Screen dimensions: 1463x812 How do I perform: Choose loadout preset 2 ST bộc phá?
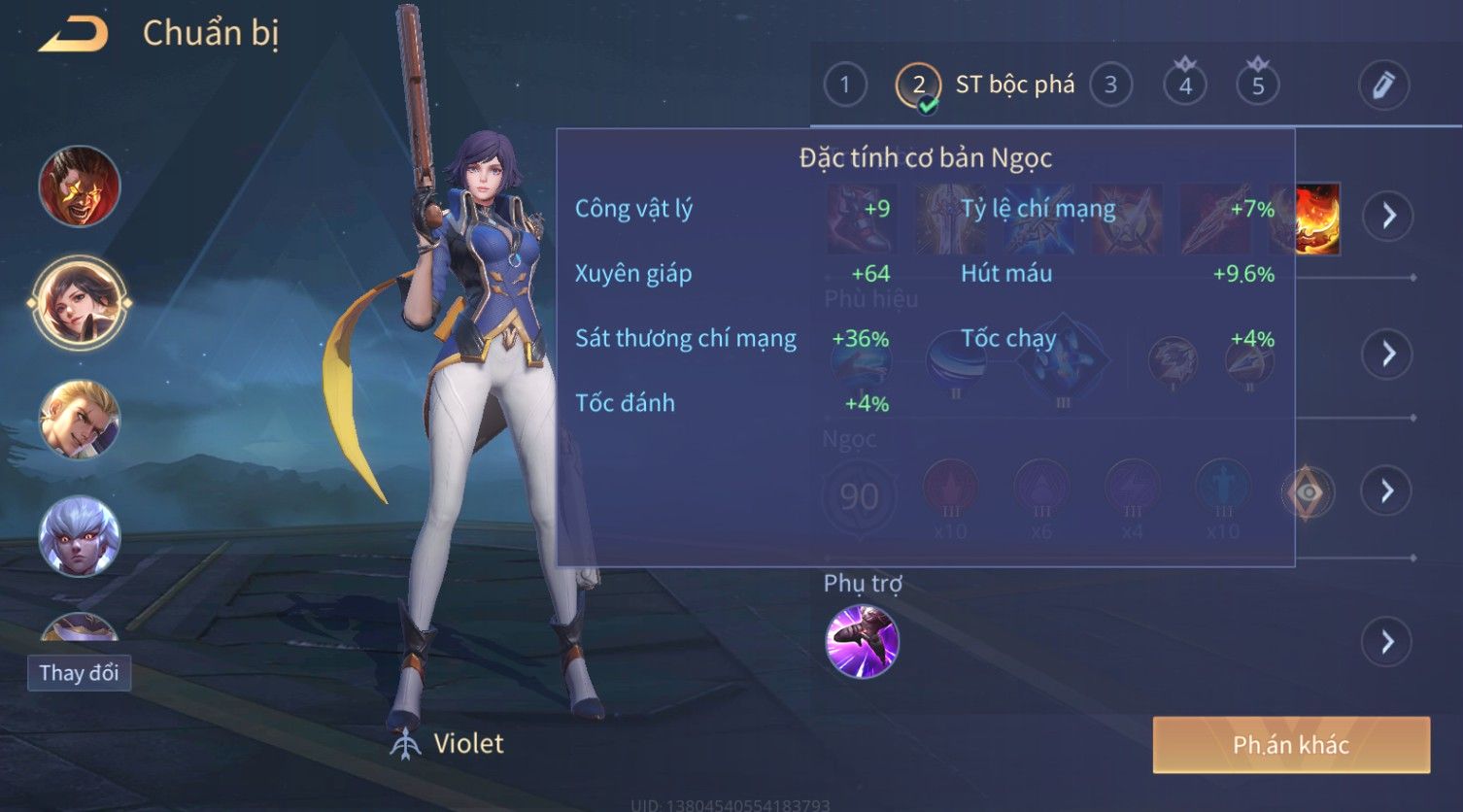(919, 85)
